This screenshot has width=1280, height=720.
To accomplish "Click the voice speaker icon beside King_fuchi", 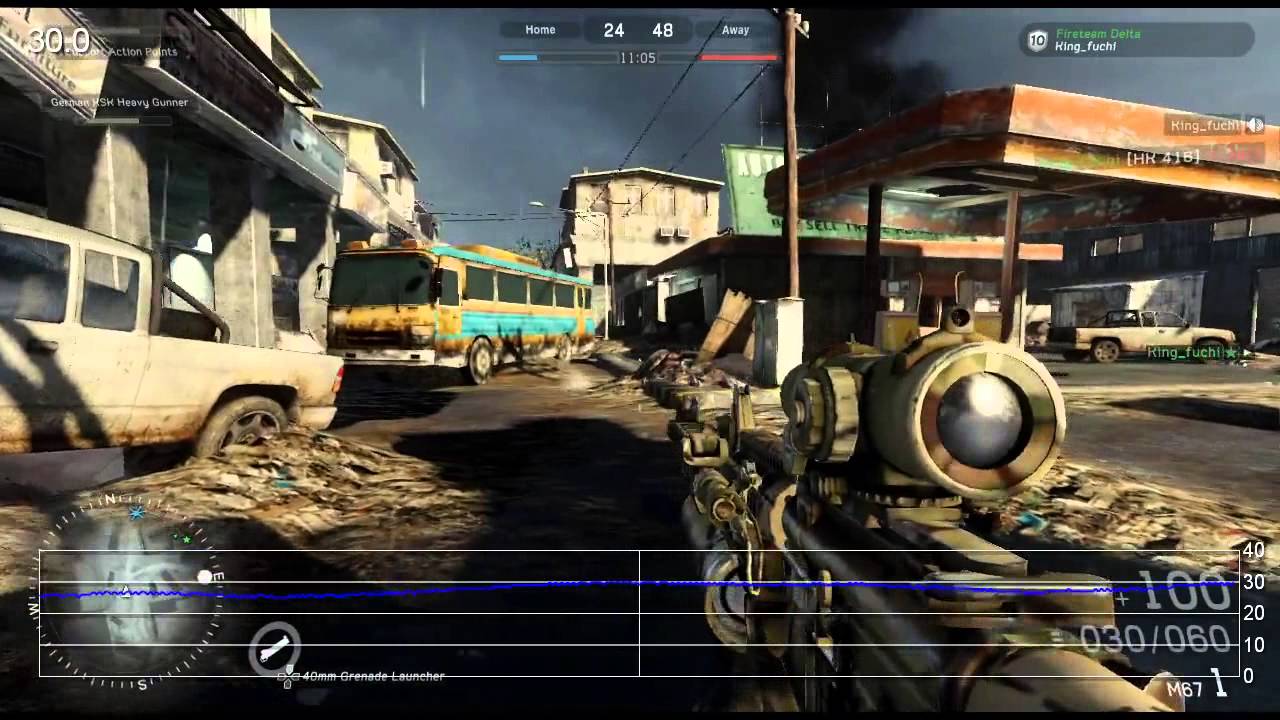I will (x=1254, y=125).
